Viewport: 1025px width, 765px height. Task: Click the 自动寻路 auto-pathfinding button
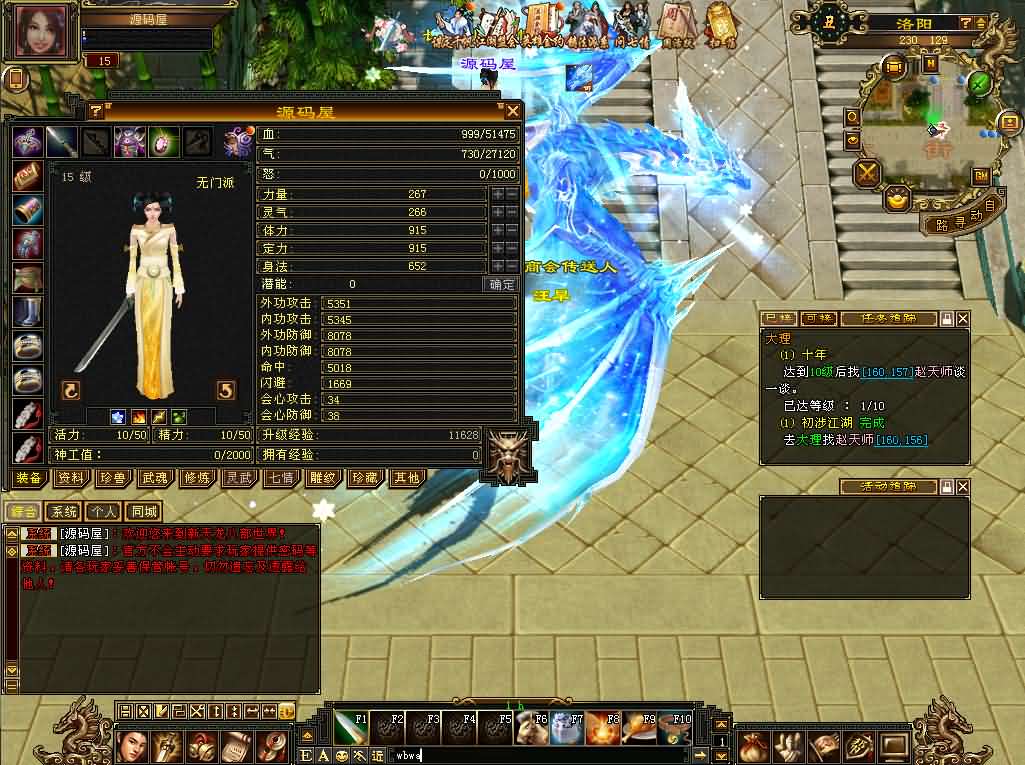957,221
